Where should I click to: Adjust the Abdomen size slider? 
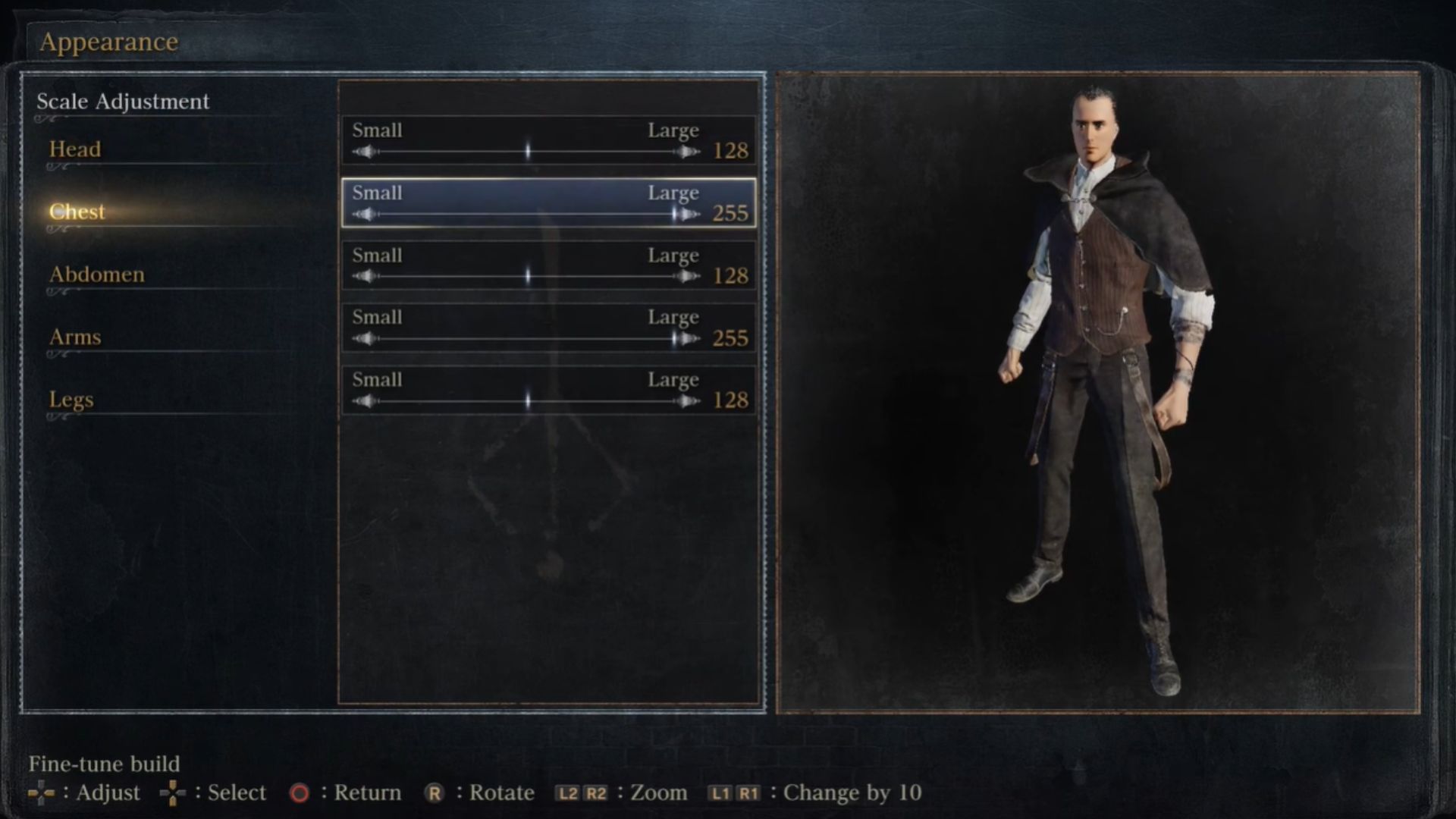pyautogui.click(x=528, y=277)
